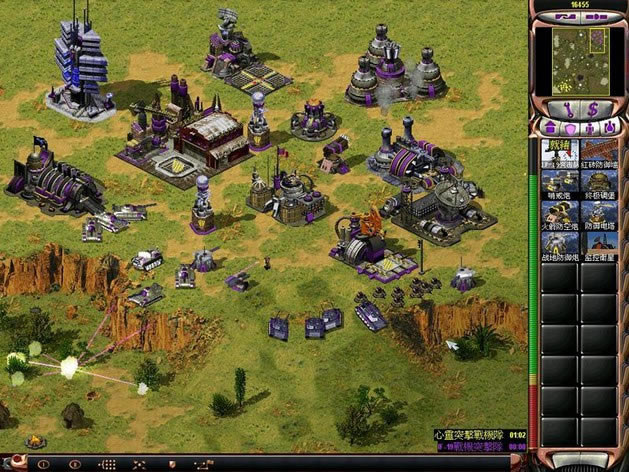
Task: Click the left button above the radar
Action: point(566,17)
